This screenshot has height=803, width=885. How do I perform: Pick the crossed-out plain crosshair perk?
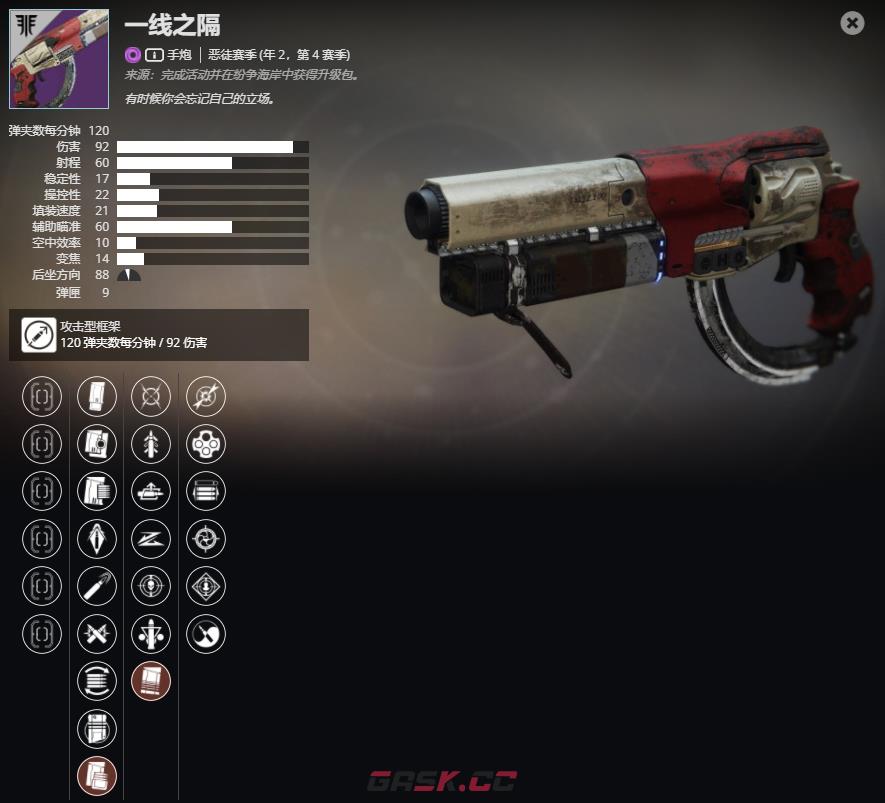pos(151,396)
